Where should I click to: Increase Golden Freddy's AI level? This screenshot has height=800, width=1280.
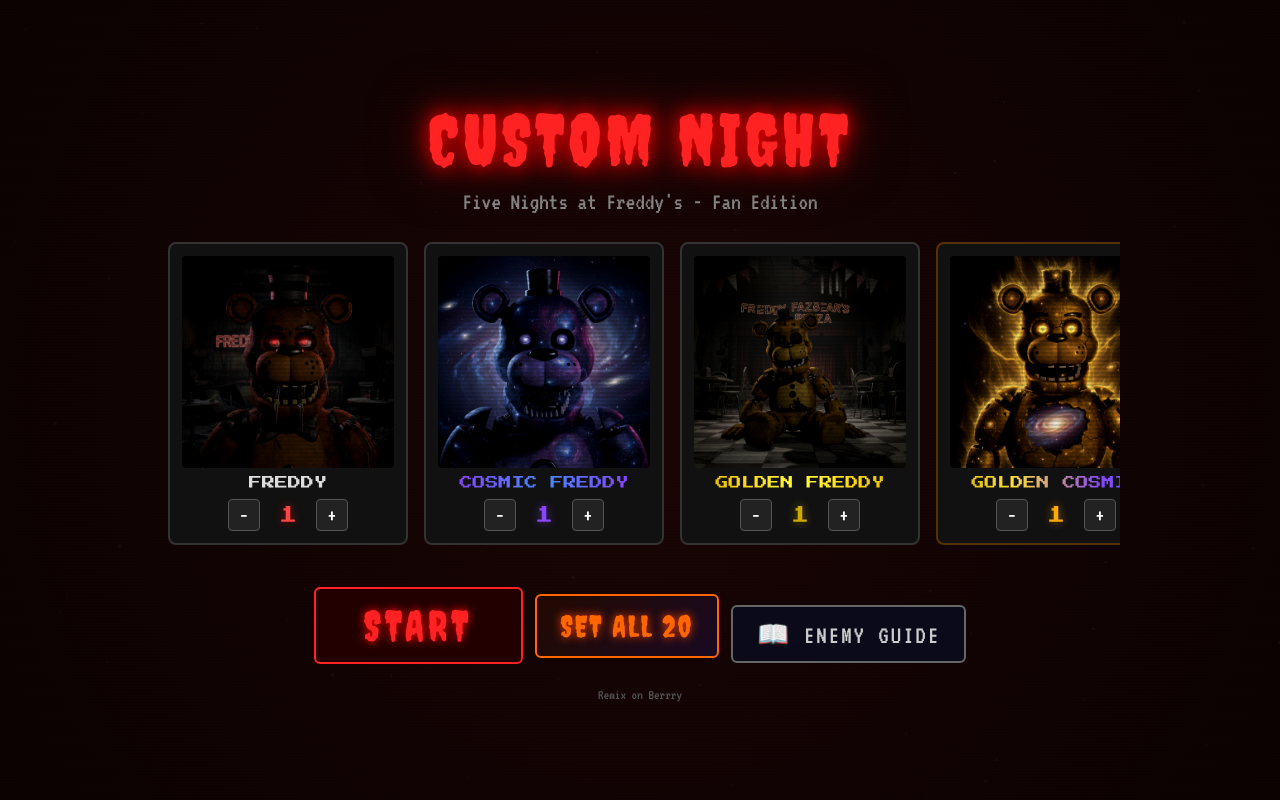point(843,514)
